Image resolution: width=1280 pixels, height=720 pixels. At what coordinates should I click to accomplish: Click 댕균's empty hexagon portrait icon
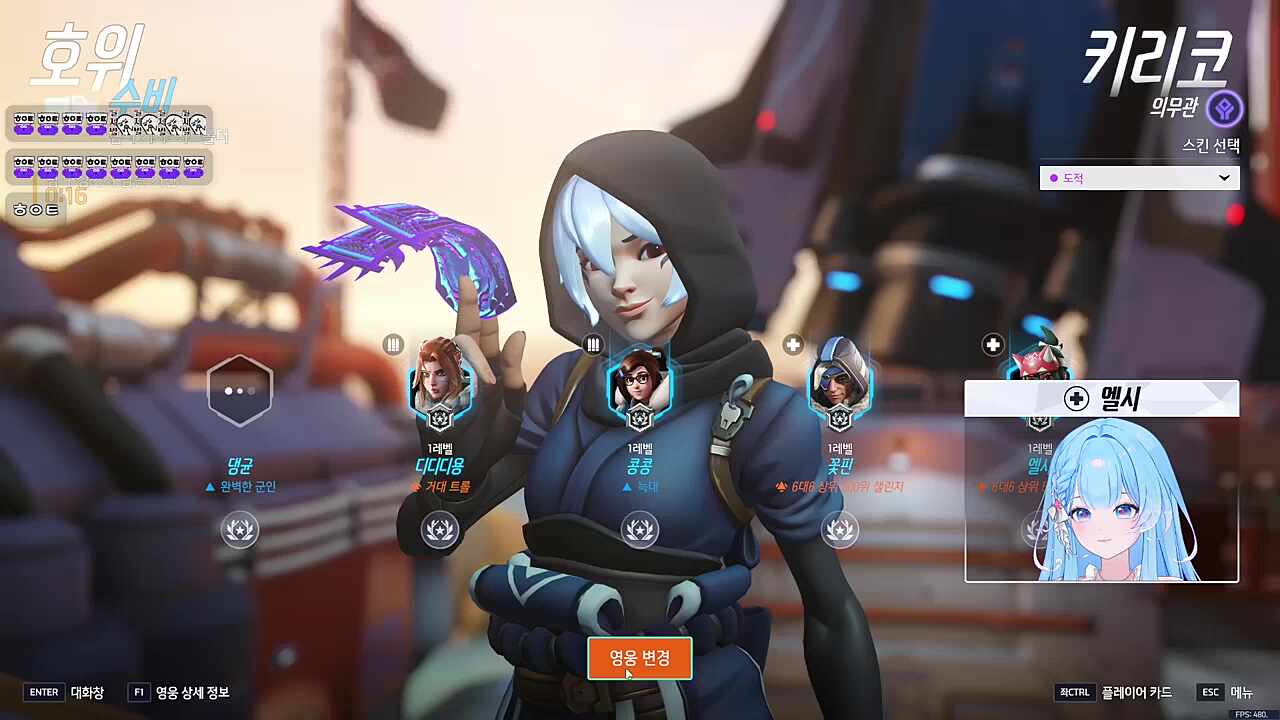[x=240, y=390]
